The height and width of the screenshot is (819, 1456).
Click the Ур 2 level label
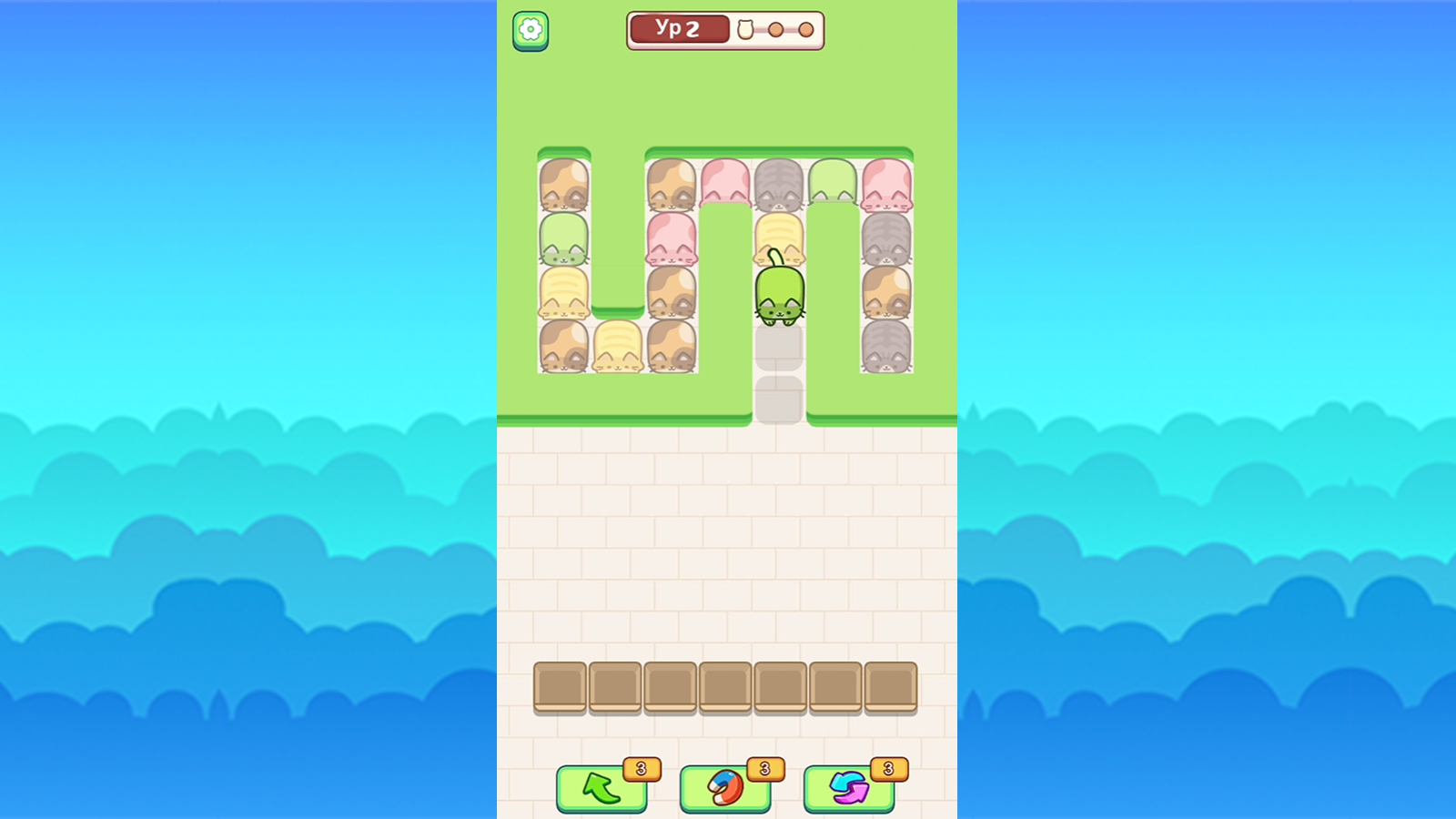(x=677, y=28)
